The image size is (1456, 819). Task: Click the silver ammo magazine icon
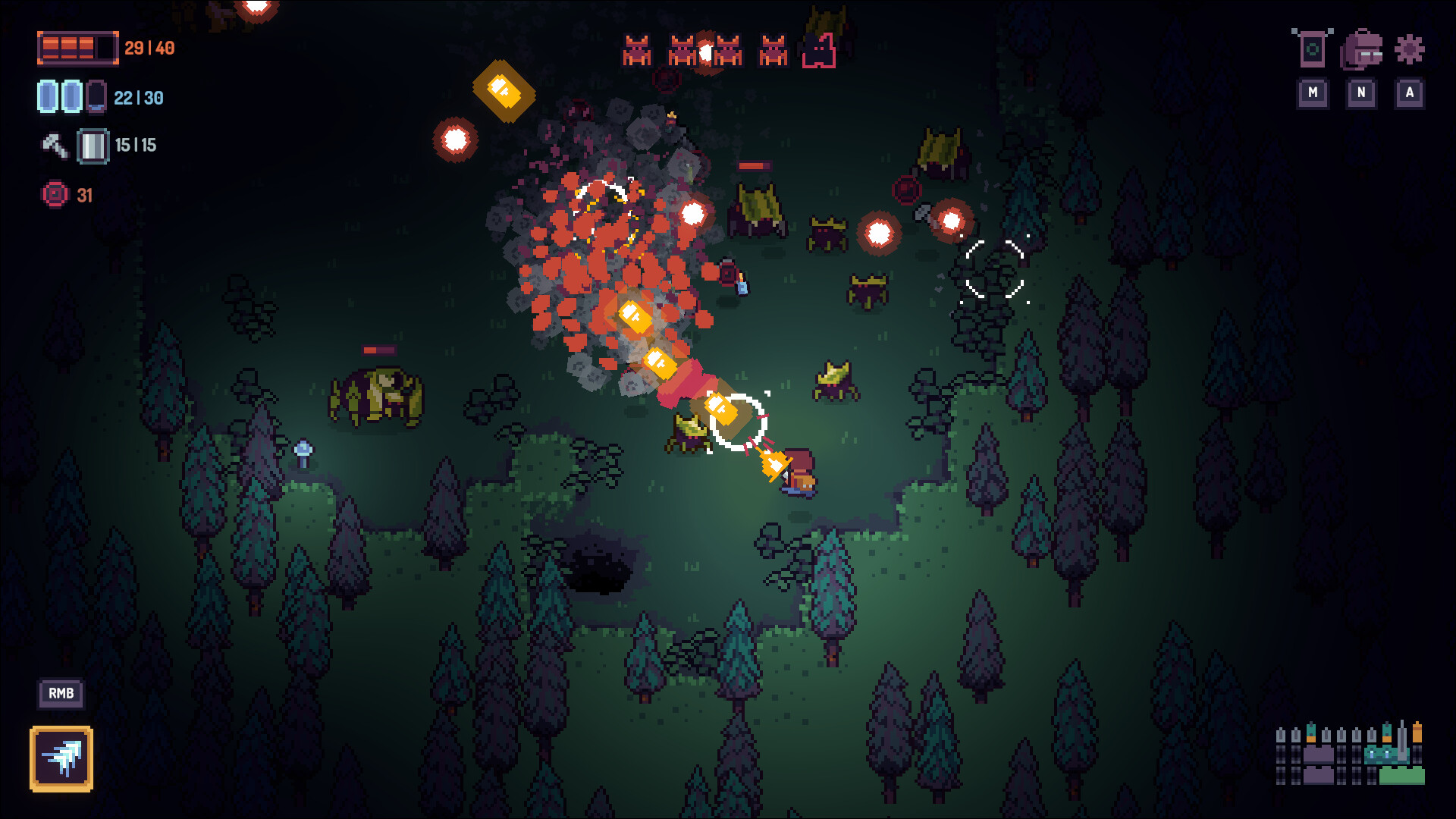coord(92,144)
